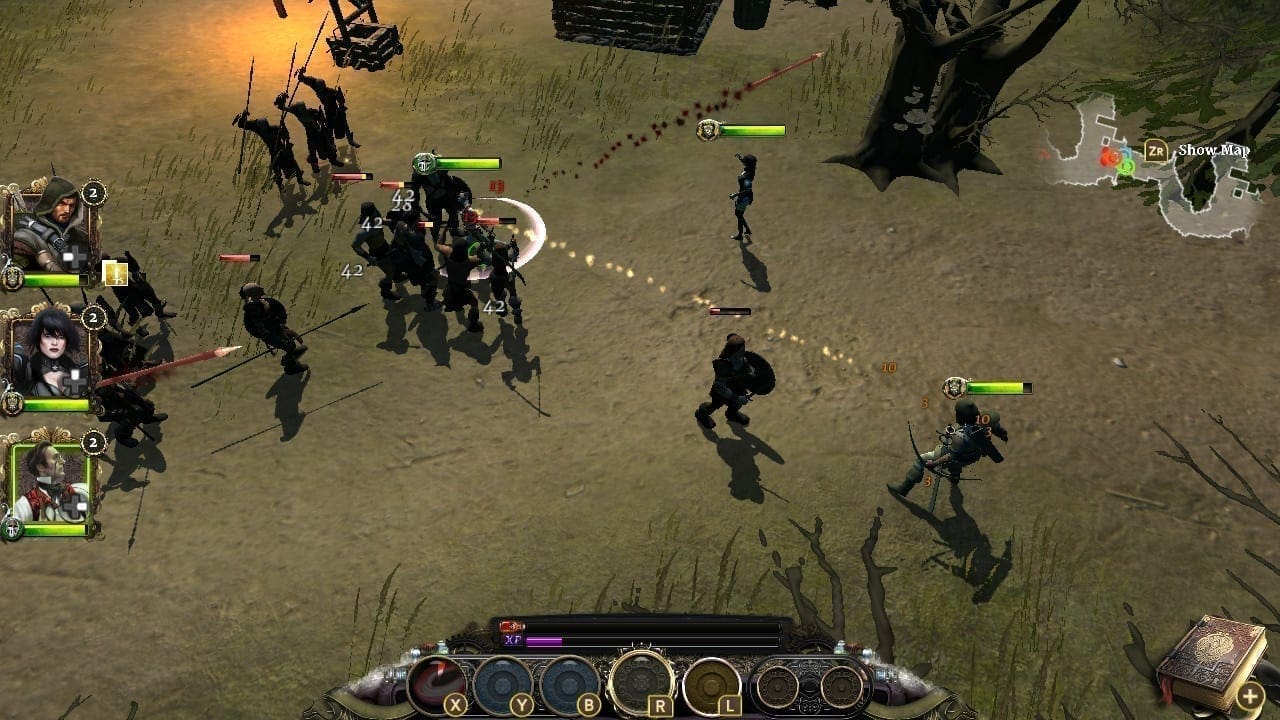Click the olive-gold L ability slot
1280x720 pixels.
pos(711,684)
